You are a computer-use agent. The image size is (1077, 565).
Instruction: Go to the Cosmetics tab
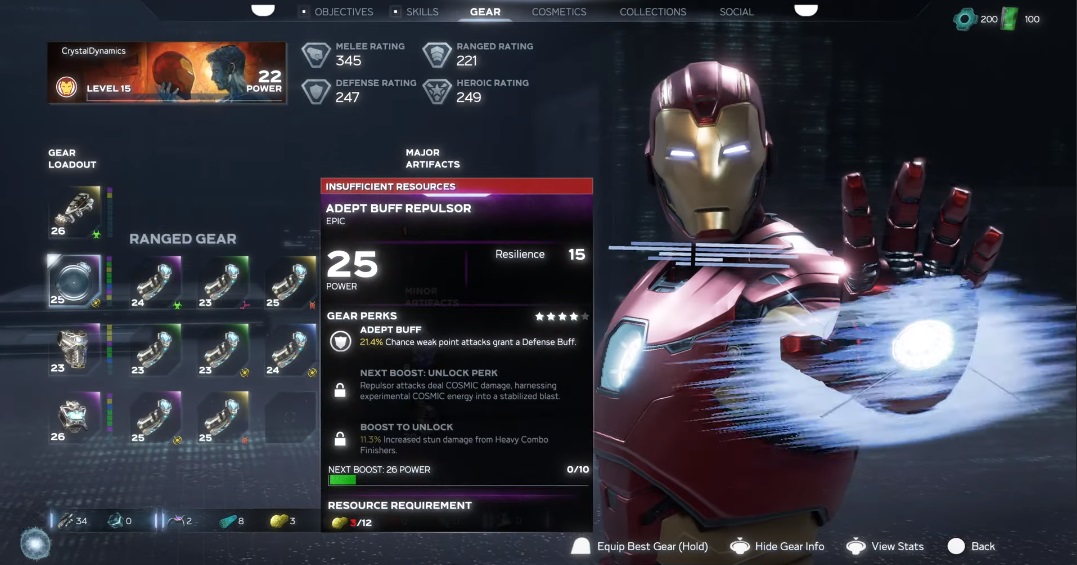(559, 12)
